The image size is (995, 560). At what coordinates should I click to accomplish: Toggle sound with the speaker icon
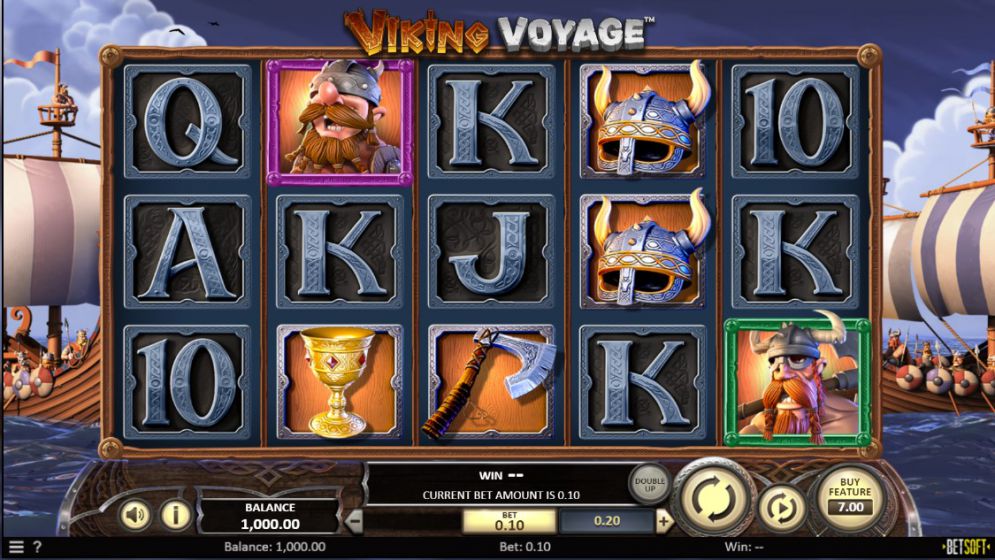click(137, 515)
